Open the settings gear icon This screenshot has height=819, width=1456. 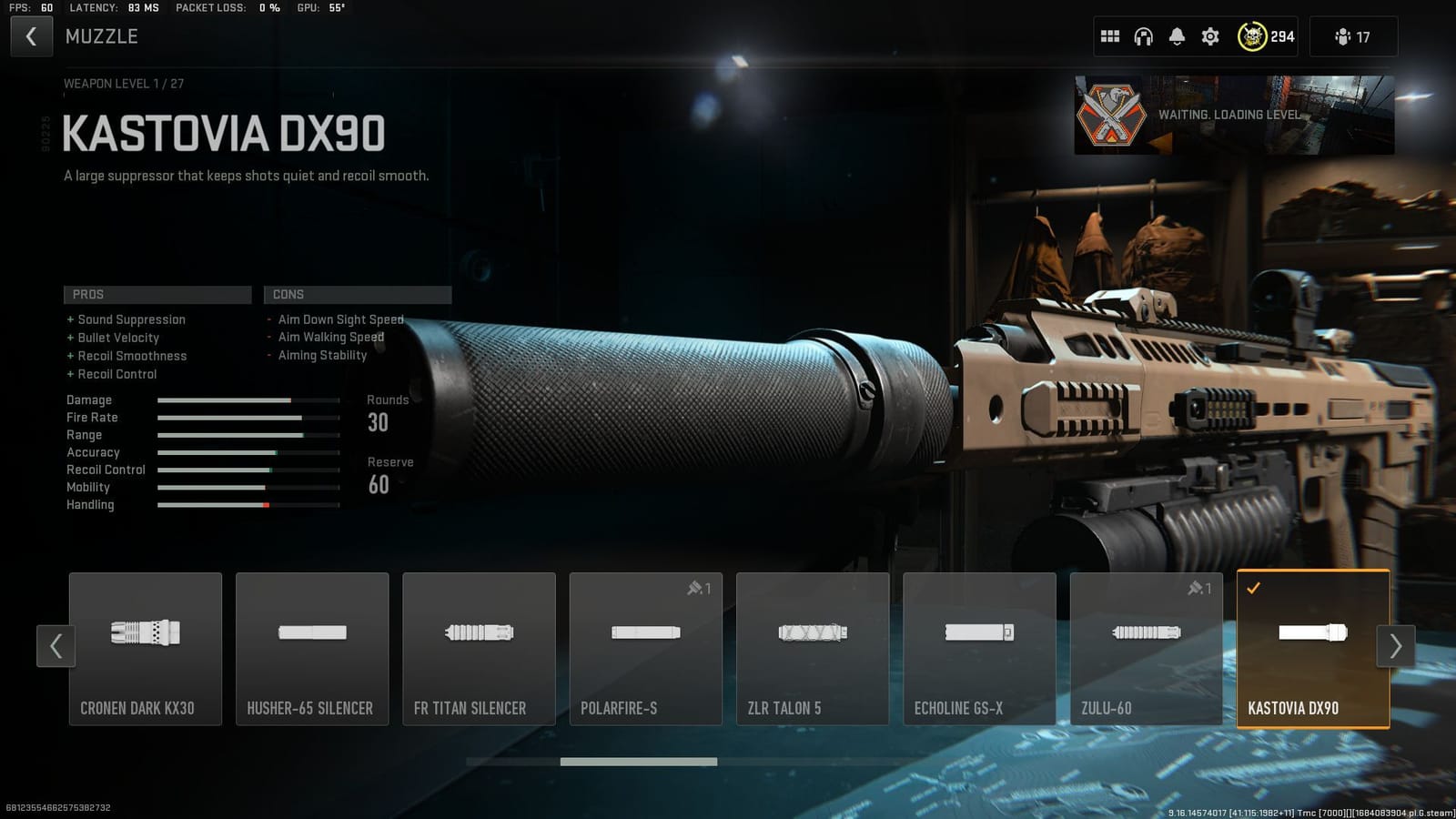[1210, 36]
